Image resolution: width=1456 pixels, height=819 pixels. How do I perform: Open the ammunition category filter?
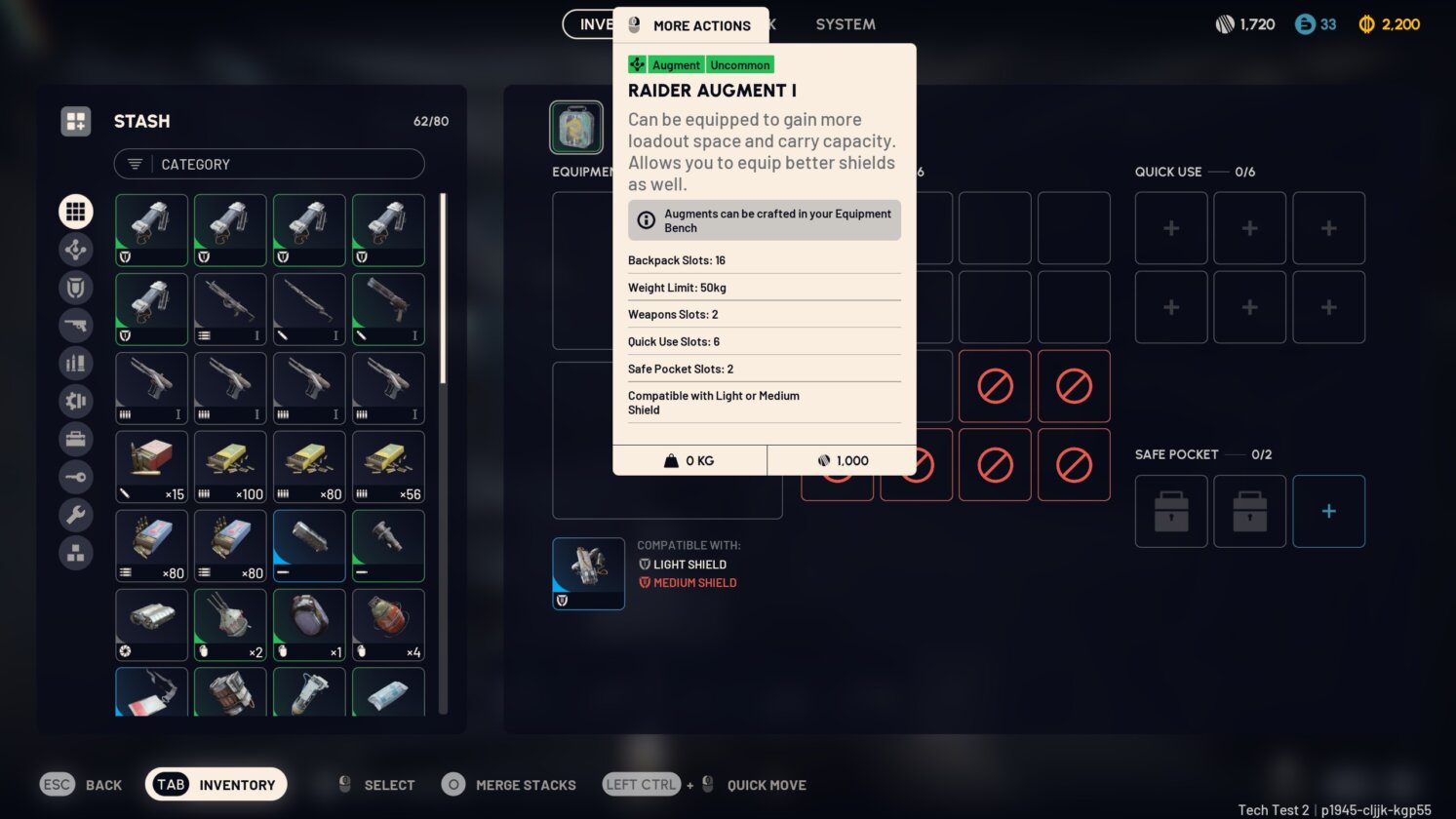[76, 363]
